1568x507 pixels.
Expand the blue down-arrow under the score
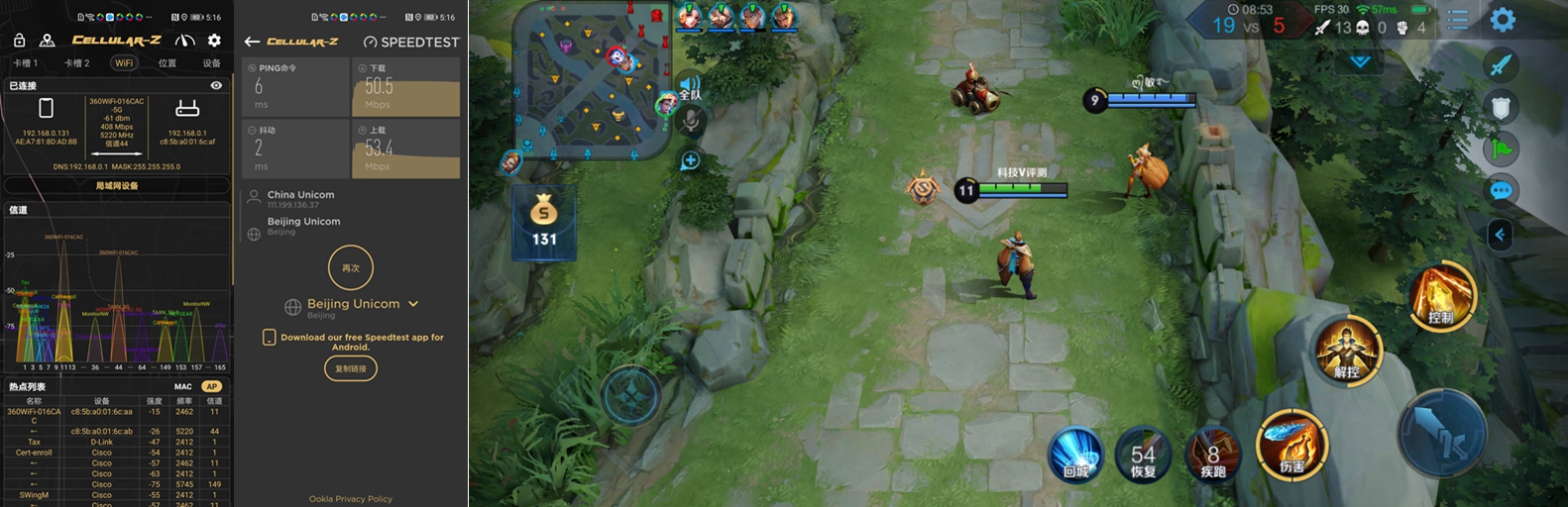(1360, 61)
